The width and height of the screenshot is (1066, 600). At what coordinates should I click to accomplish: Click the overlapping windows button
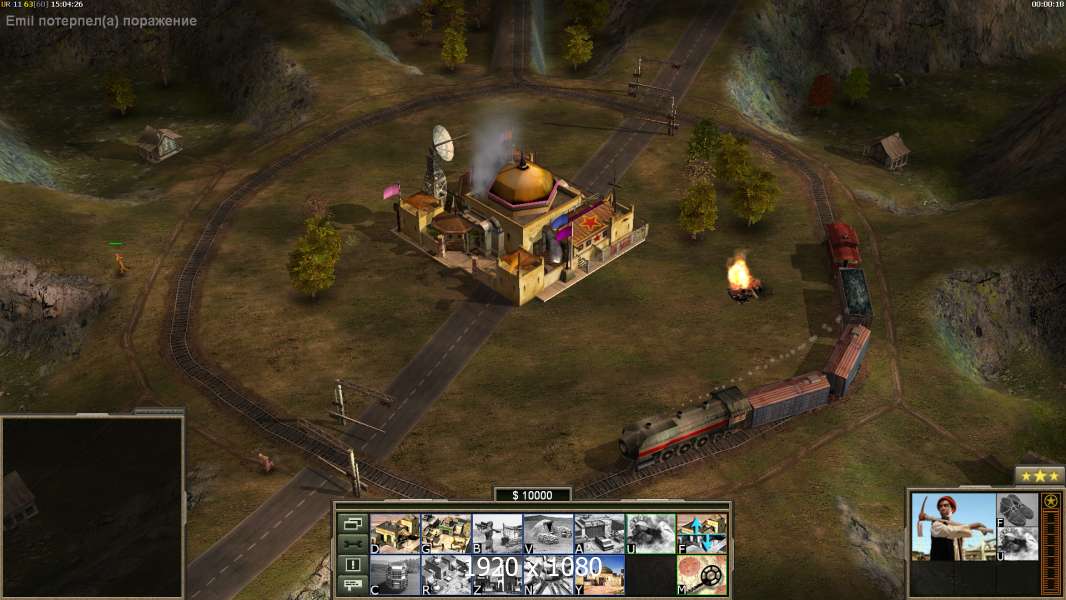352,523
